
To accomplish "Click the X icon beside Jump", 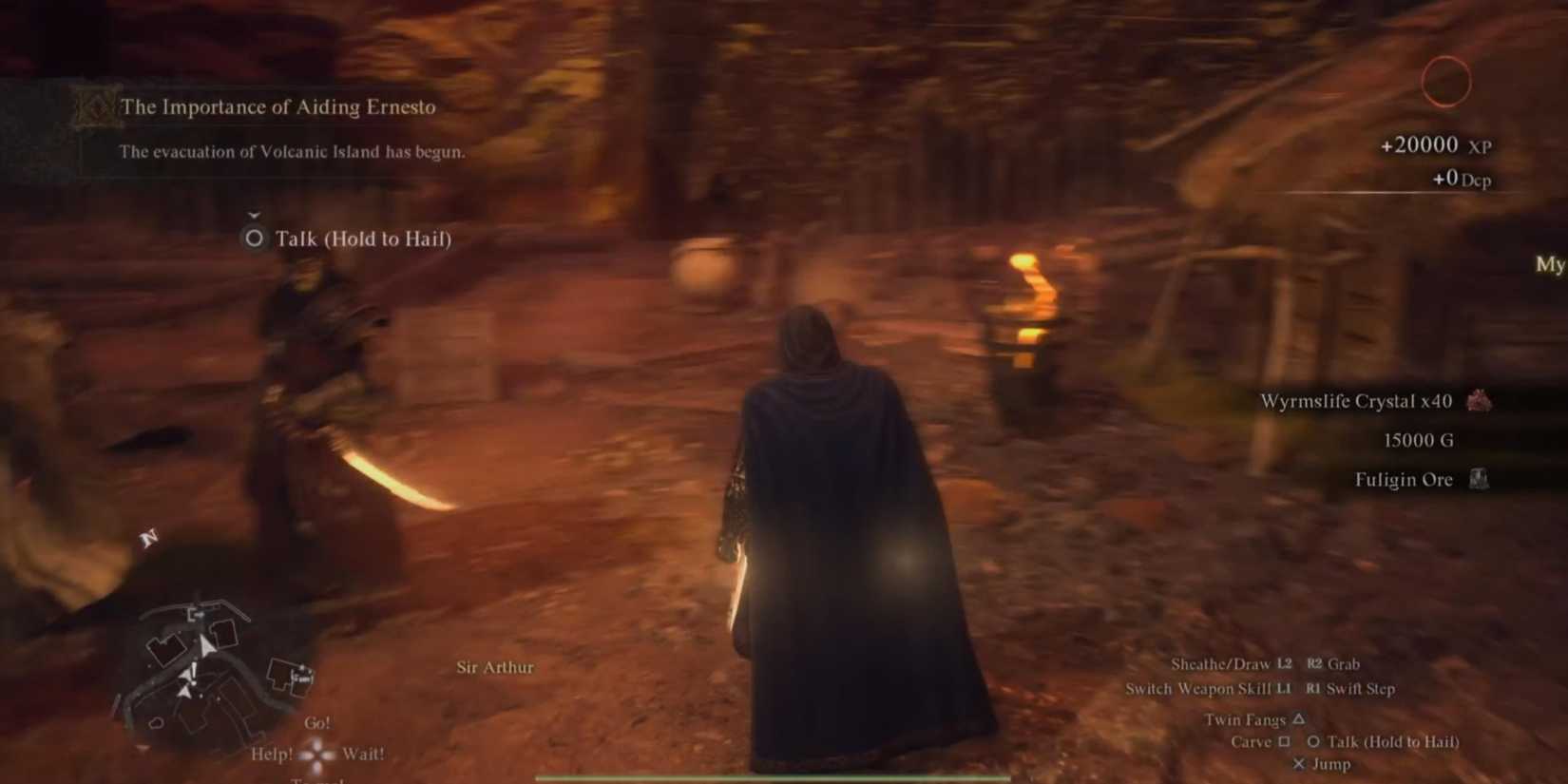I will point(1299,763).
